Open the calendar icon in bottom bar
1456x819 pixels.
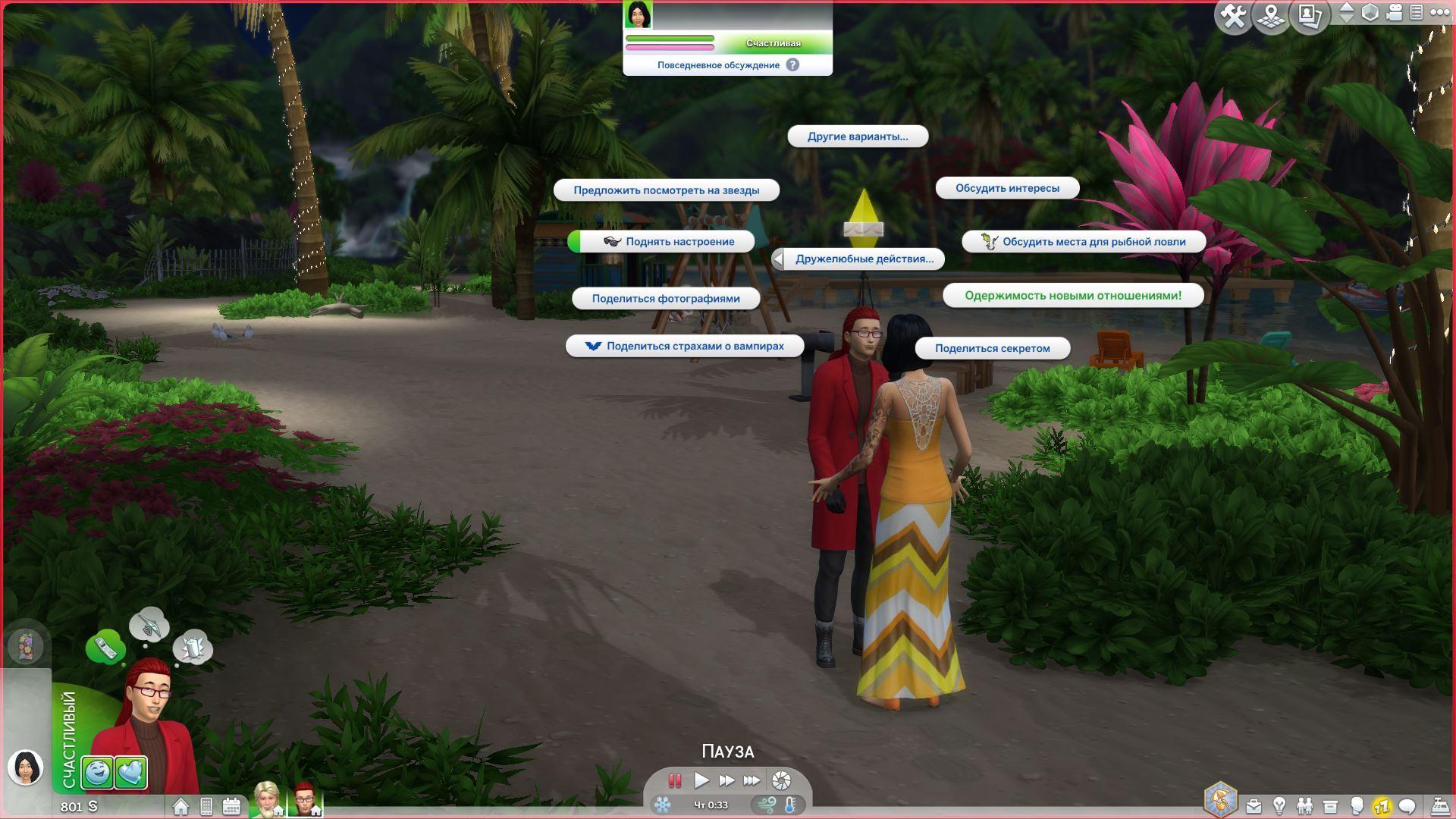(x=231, y=806)
